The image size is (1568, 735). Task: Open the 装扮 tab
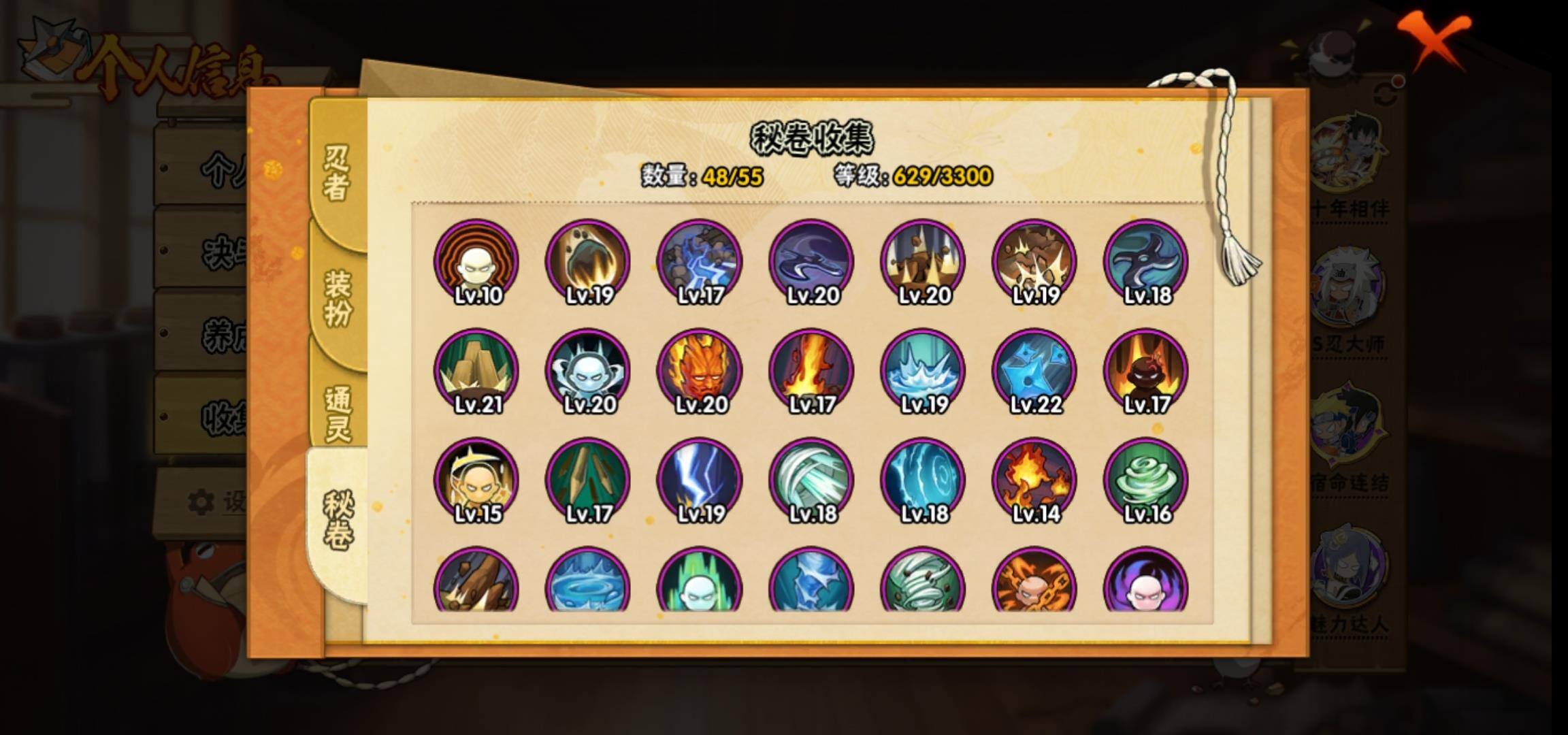[337, 297]
